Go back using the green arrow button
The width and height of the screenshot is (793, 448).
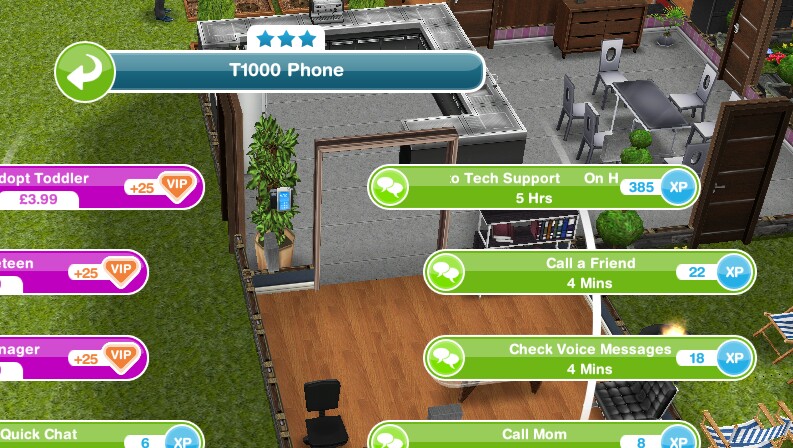(x=85, y=72)
